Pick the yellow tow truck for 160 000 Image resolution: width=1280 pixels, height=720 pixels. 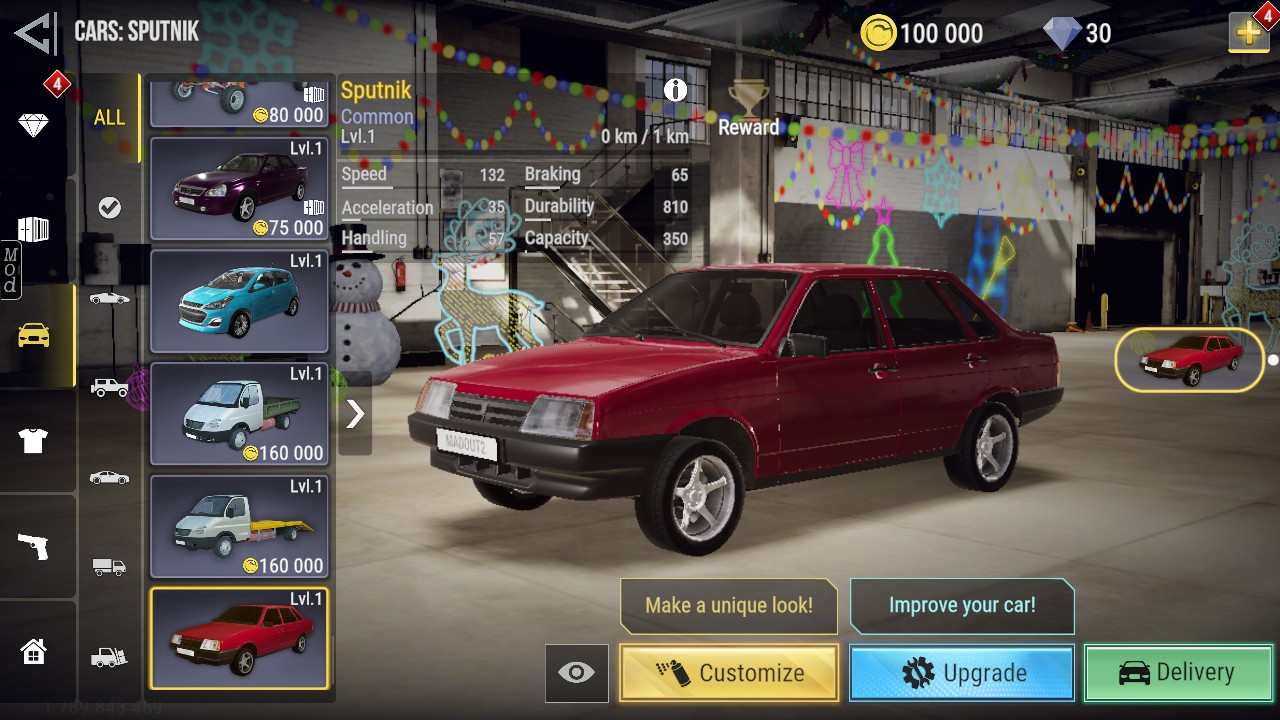click(x=239, y=527)
